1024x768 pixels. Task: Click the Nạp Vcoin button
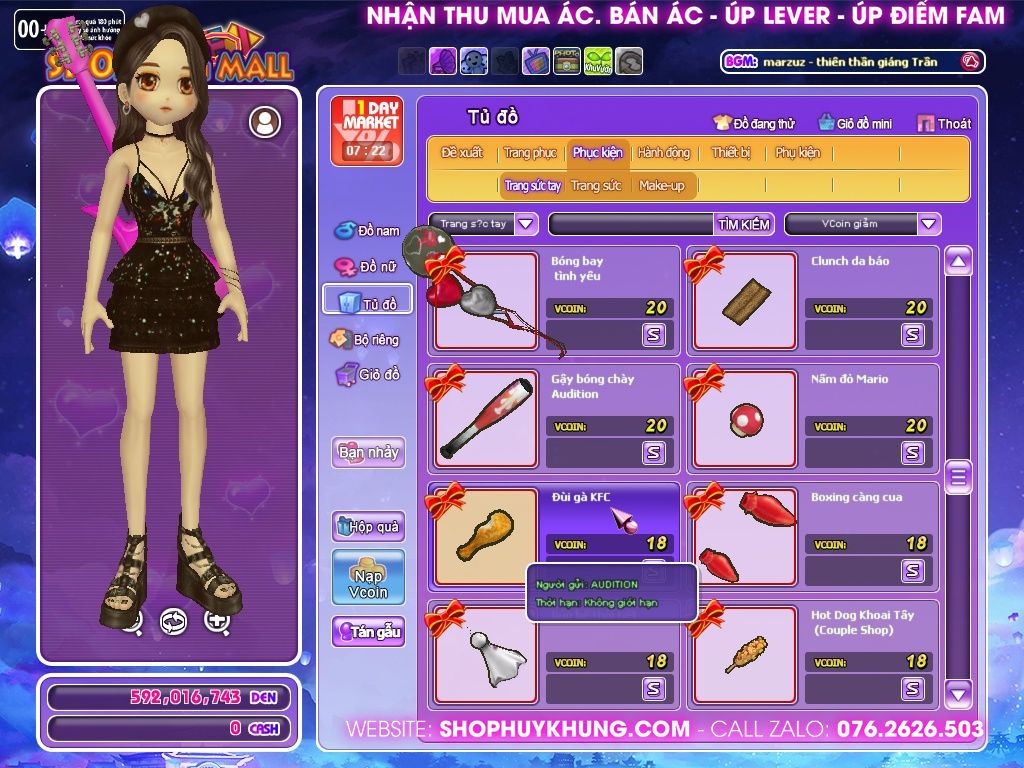(368, 577)
